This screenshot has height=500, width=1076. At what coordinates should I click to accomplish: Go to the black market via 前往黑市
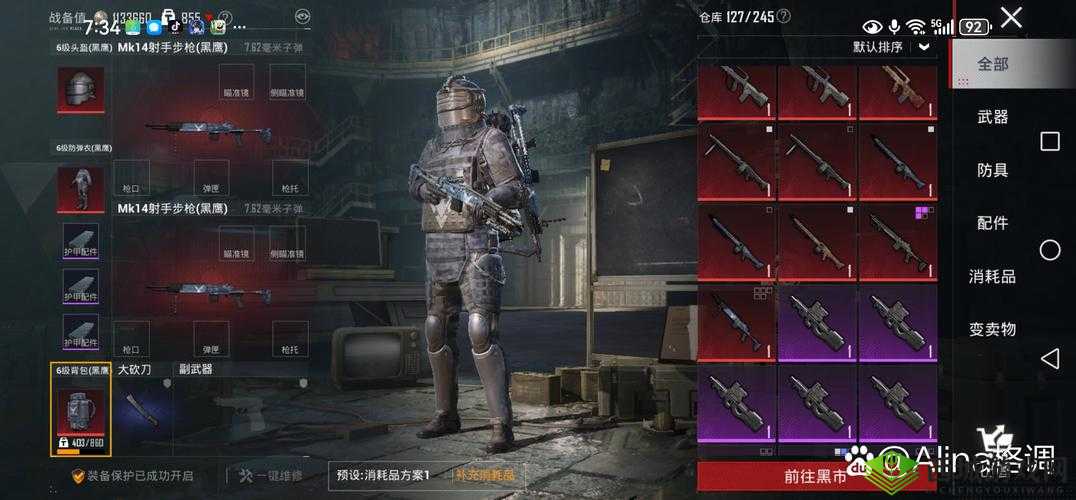(x=817, y=477)
